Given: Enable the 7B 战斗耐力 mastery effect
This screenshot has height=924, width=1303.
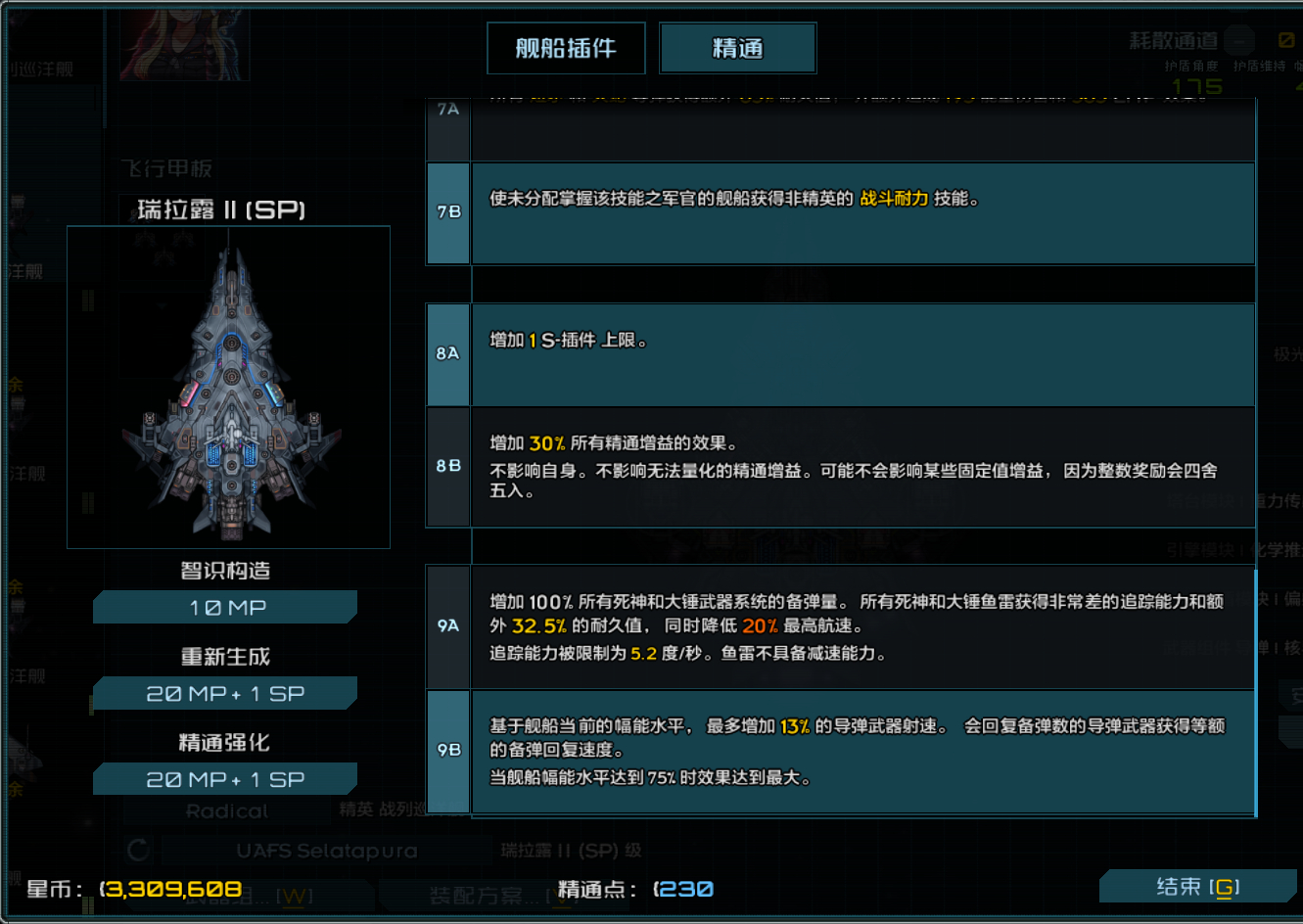Looking at the screenshot, I should click(861, 213).
